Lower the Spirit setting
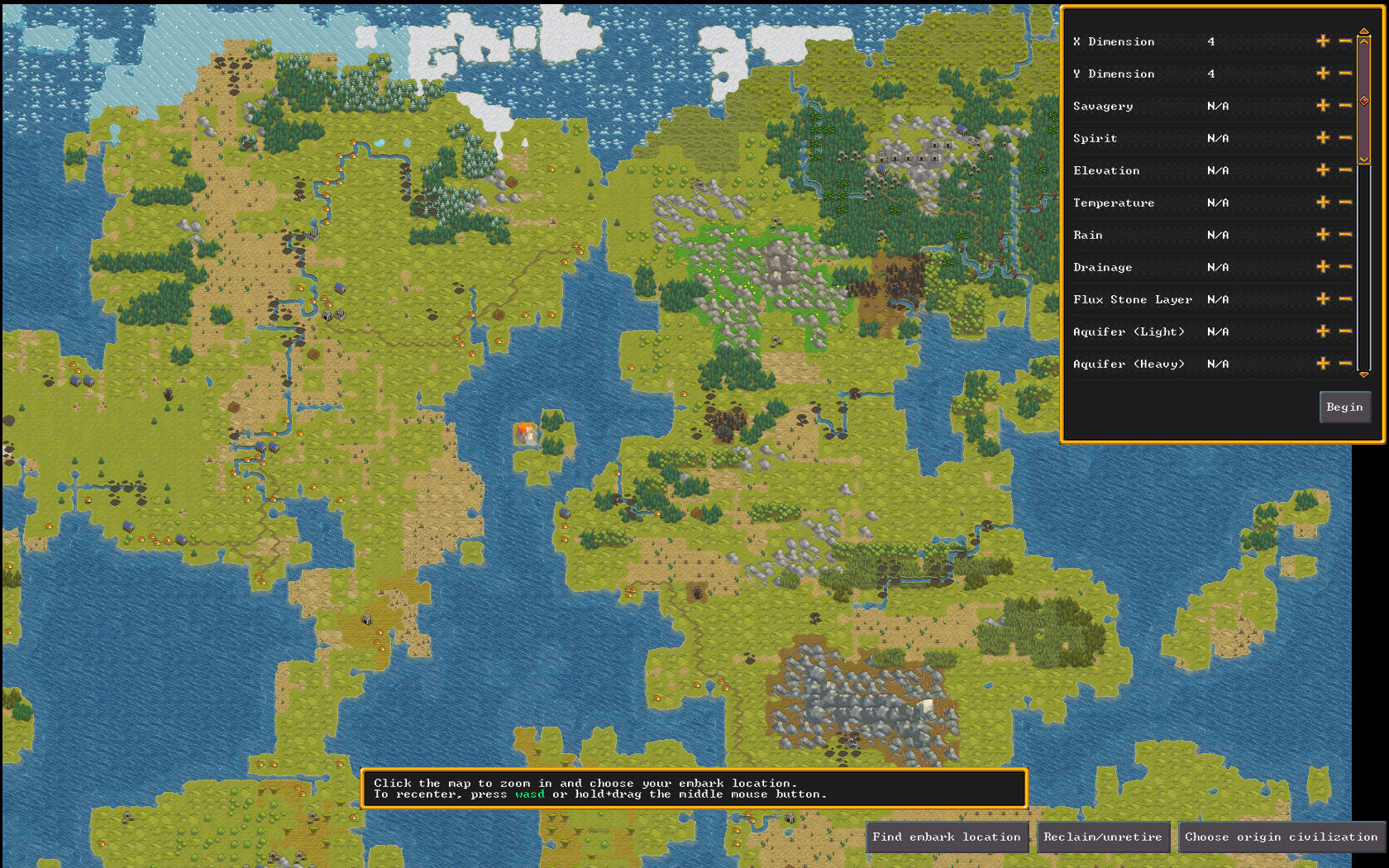Image resolution: width=1389 pixels, height=868 pixels. tap(1345, 138)
